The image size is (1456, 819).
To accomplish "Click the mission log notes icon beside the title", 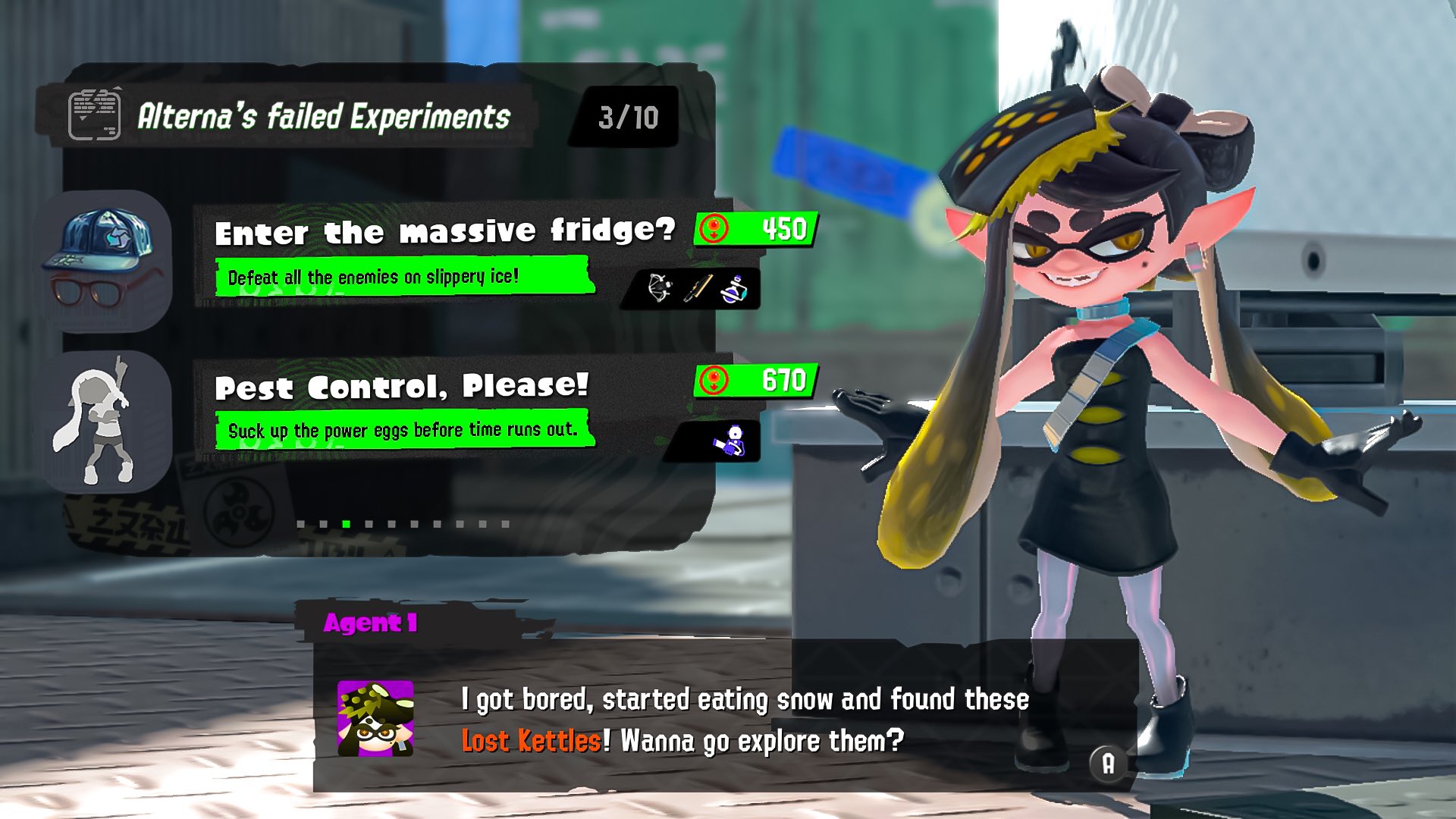I will click(x=96, y=114).
